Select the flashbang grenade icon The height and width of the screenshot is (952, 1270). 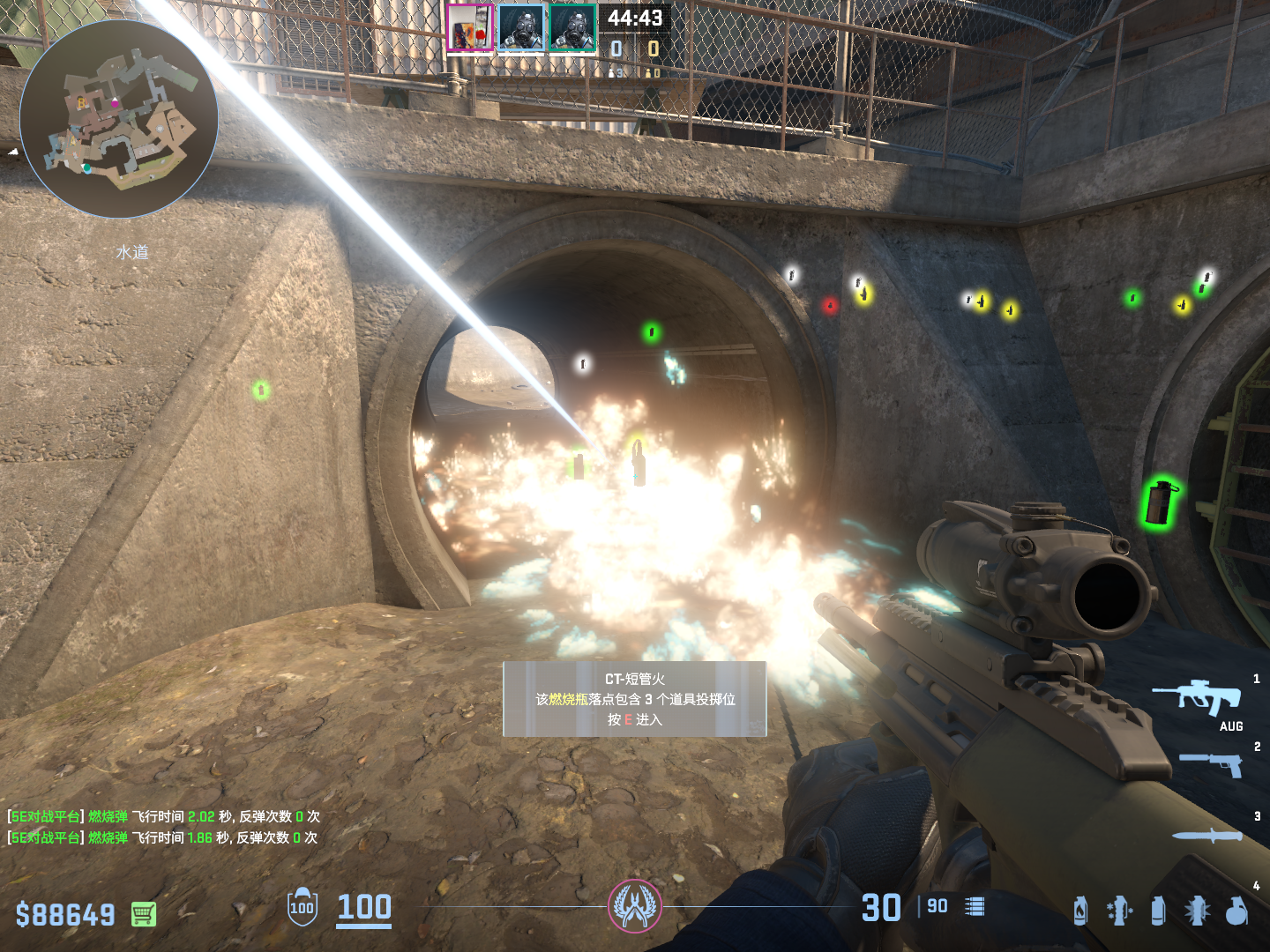[x=1197, y=911]
